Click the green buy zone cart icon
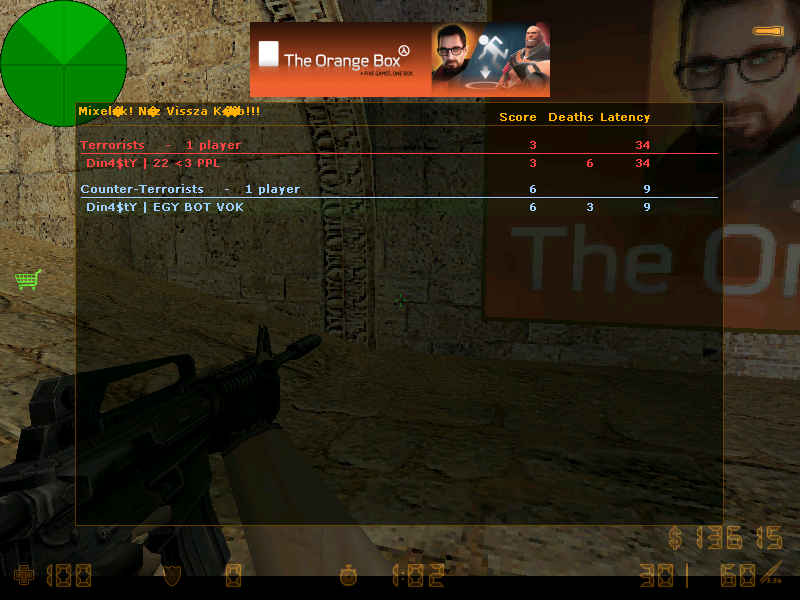800x600 pixels. (27, 279)
